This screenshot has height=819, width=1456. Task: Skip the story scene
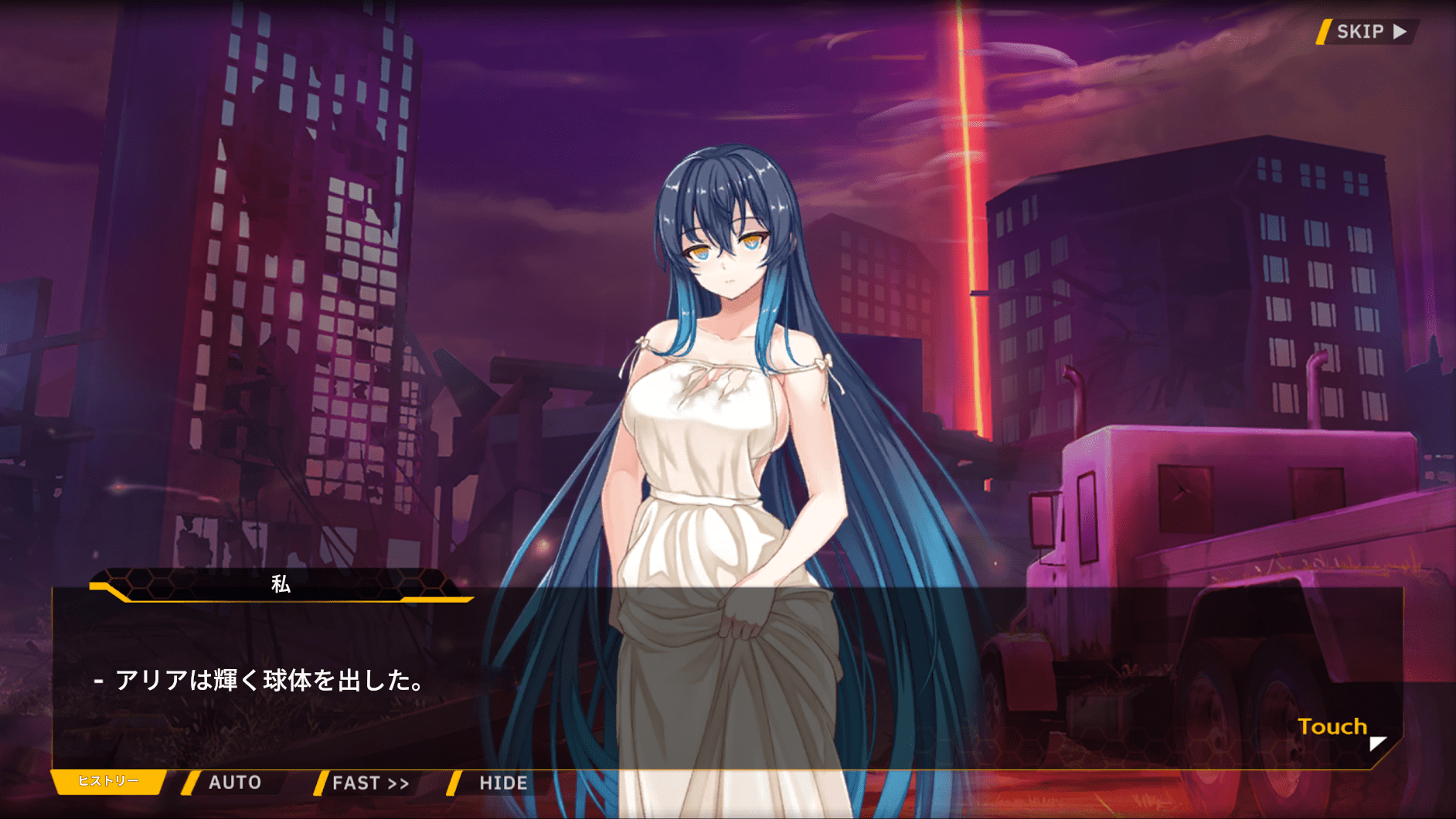(1369, 32)
